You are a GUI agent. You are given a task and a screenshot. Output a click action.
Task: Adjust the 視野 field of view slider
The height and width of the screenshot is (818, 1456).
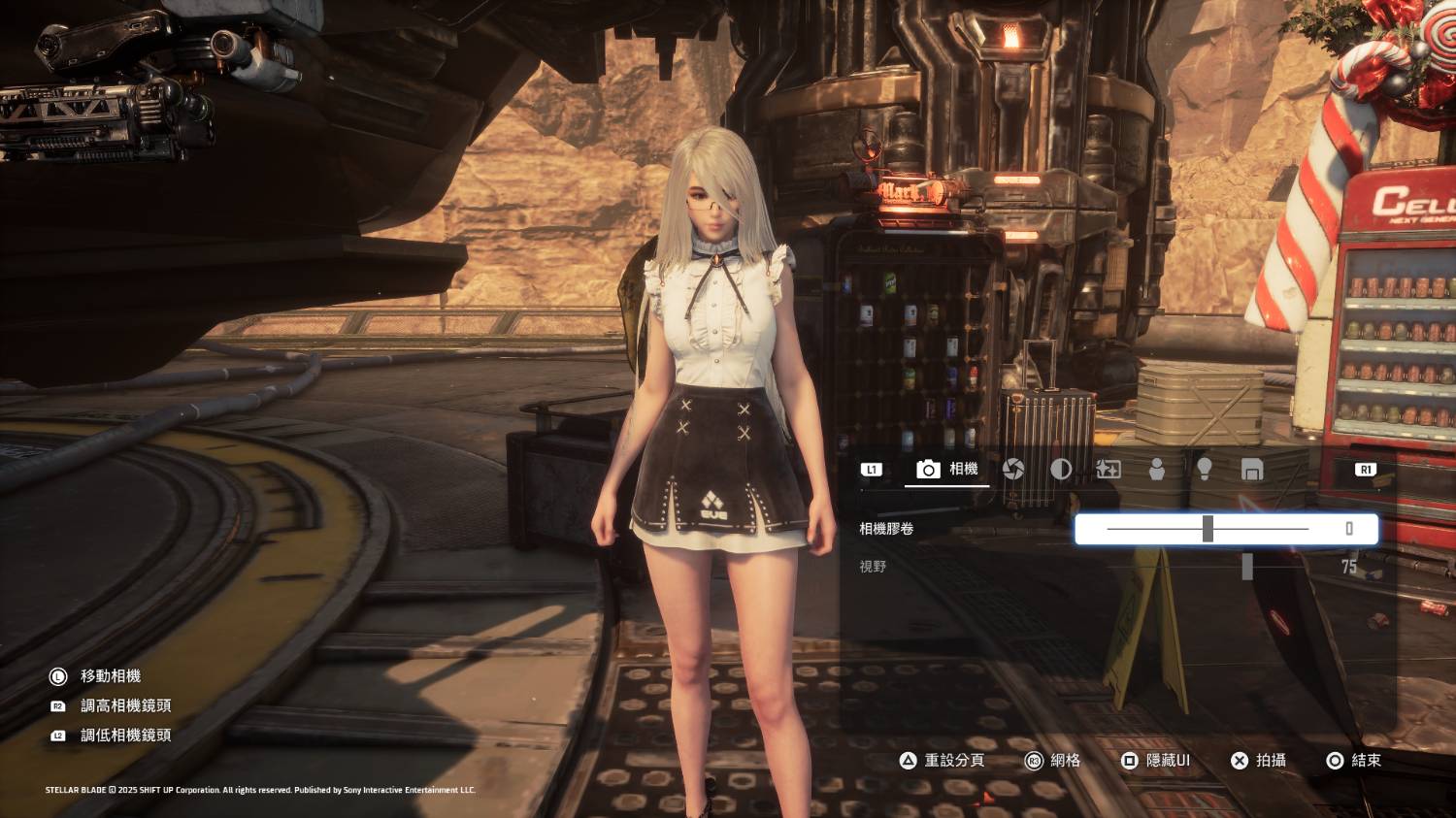tap(1247, 567)
